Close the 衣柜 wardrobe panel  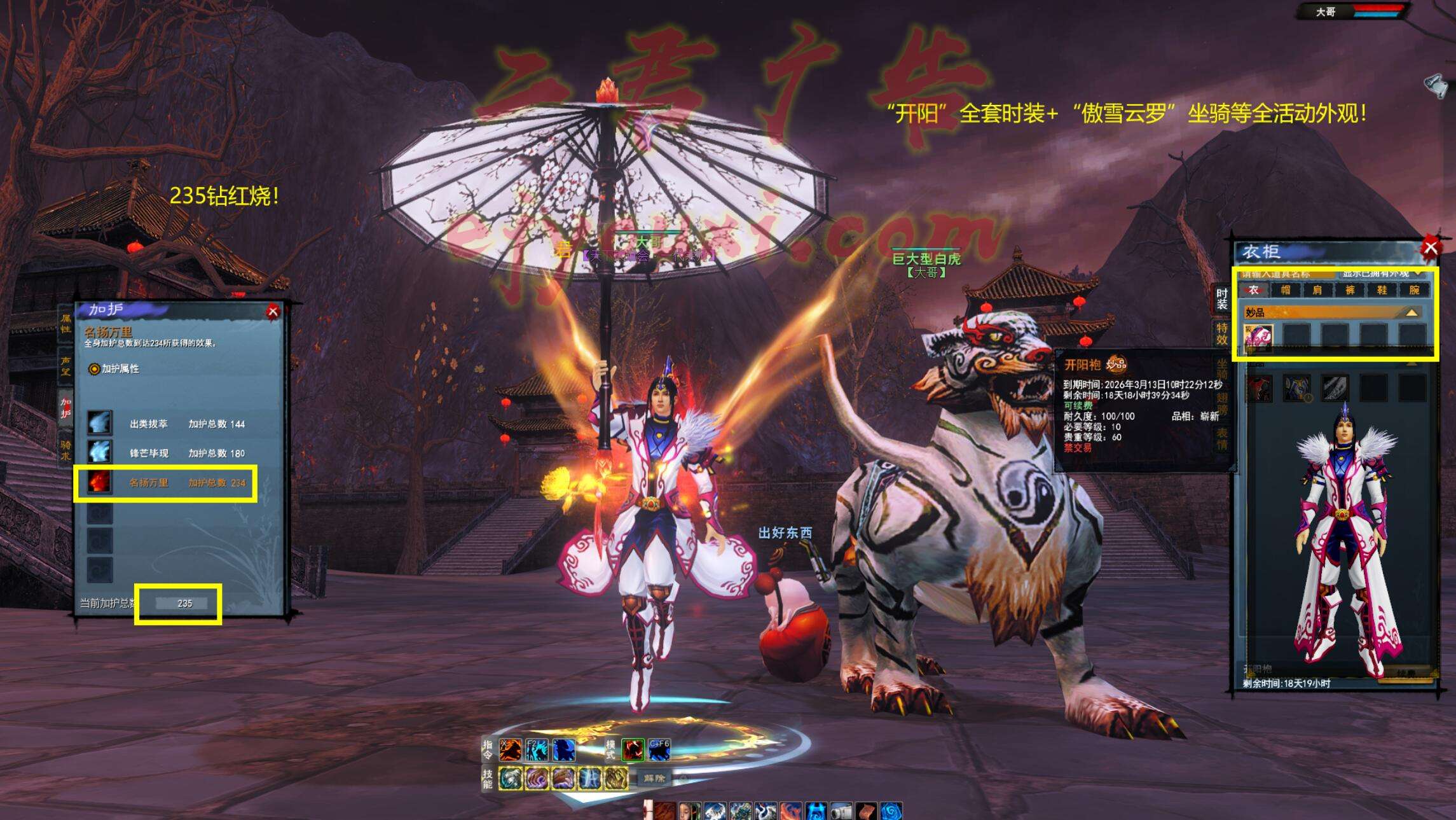[1430, 247]
